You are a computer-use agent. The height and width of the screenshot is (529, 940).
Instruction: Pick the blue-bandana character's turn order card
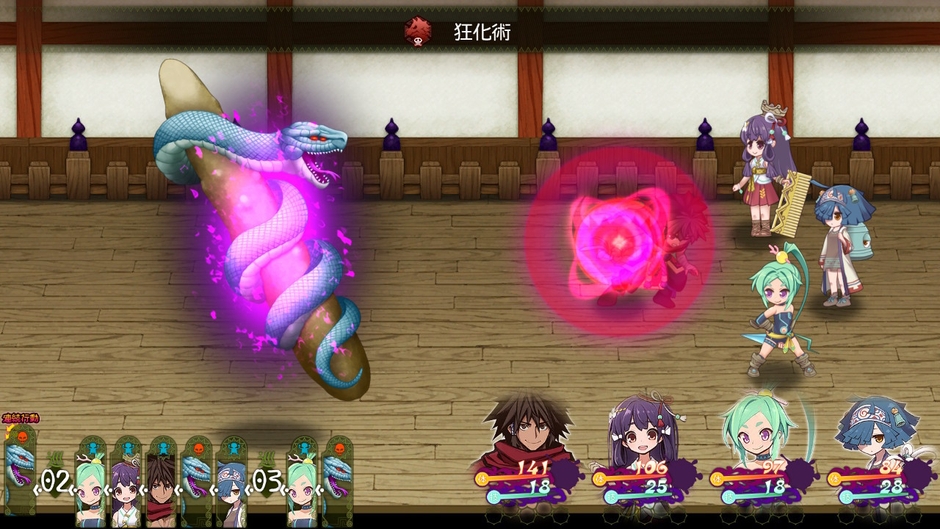231,482
